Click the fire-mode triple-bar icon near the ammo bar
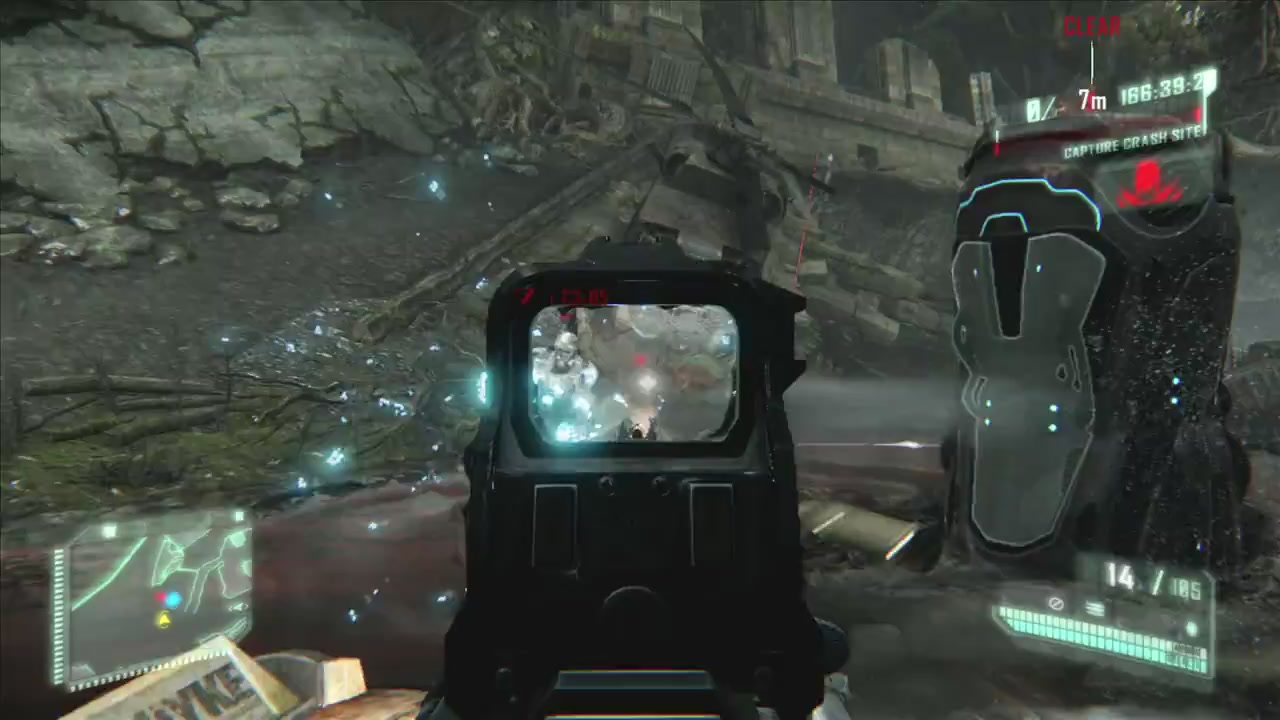This screenshot has width=1280, height=720. (1094, 607)
